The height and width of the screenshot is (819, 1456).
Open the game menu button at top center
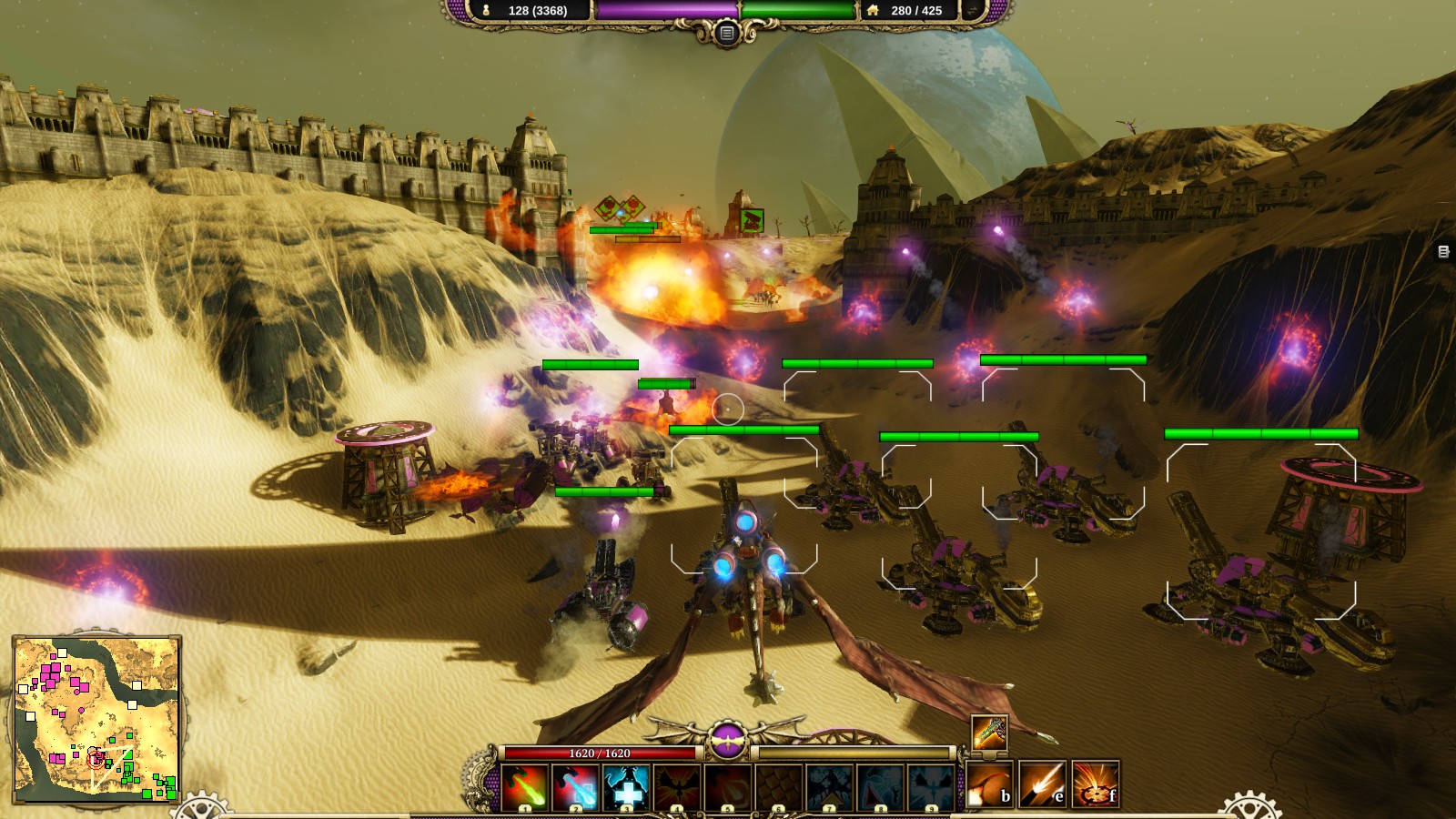[726, 34]
